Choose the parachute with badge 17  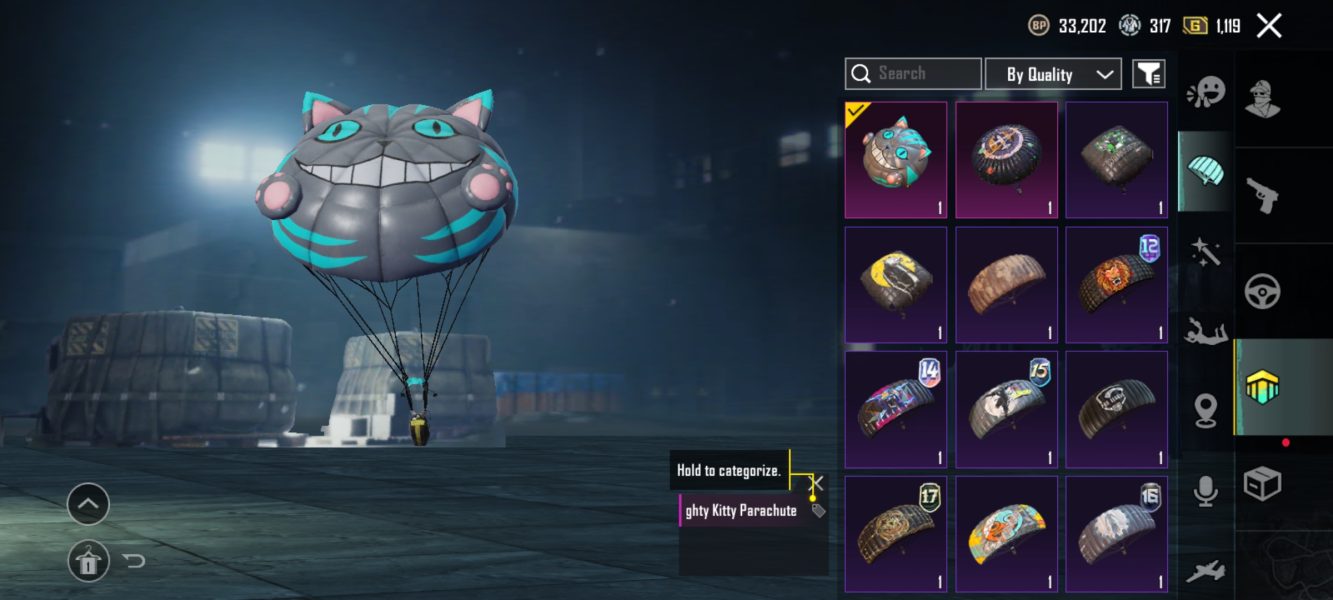(895, 534)
